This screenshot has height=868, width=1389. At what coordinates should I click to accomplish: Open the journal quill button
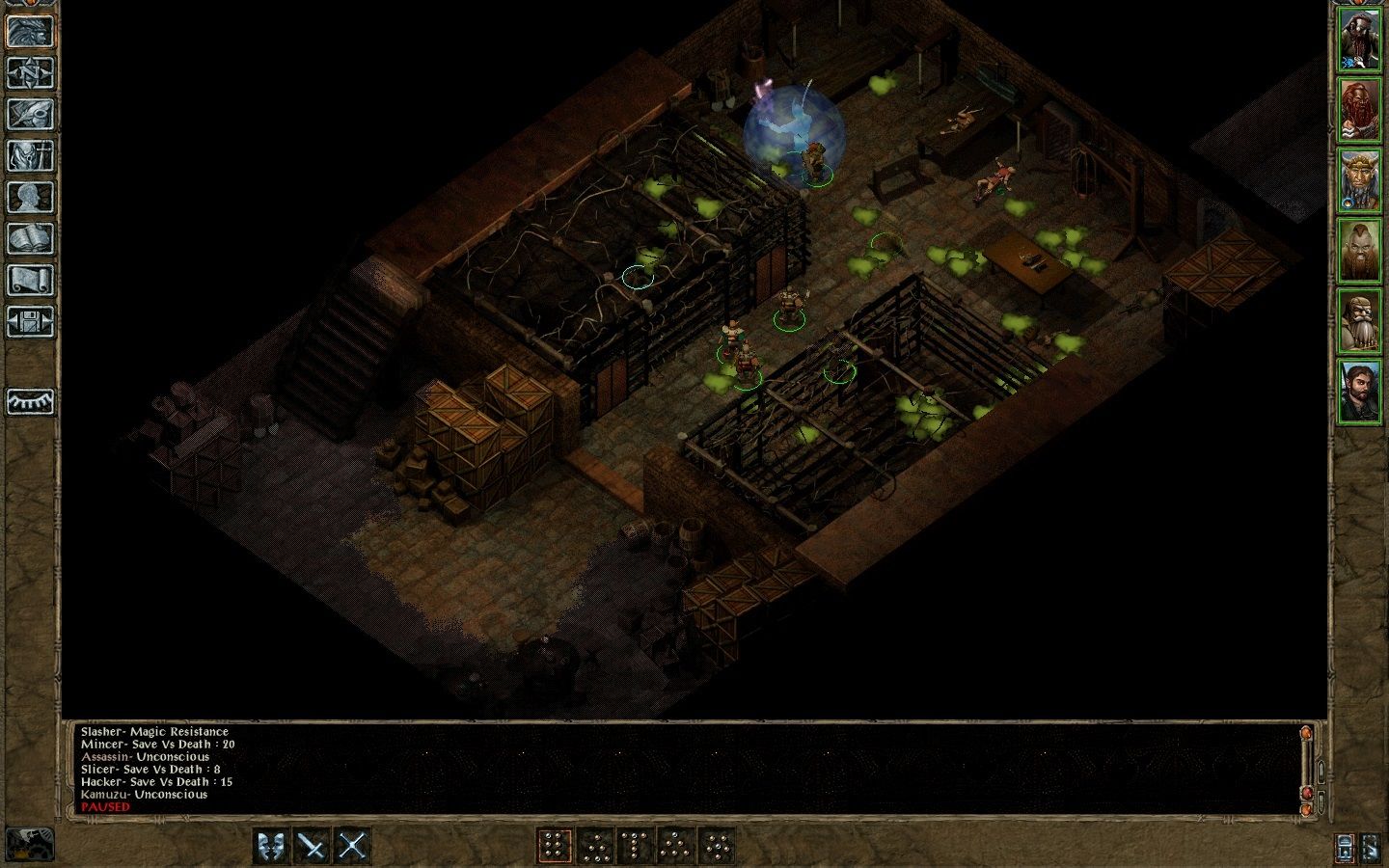click(x=30, y=114)
